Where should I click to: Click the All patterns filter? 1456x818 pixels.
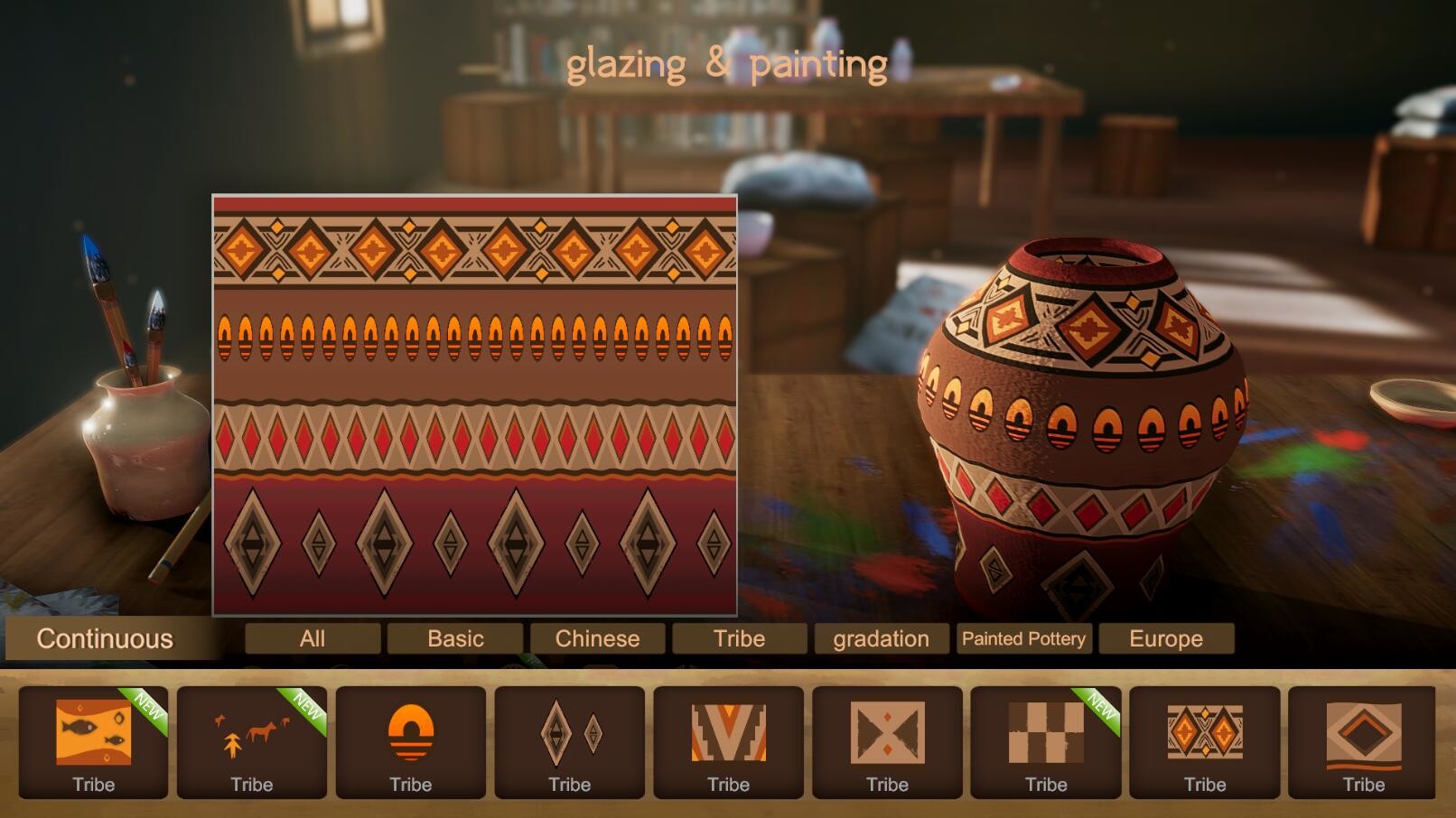[313, 638]
